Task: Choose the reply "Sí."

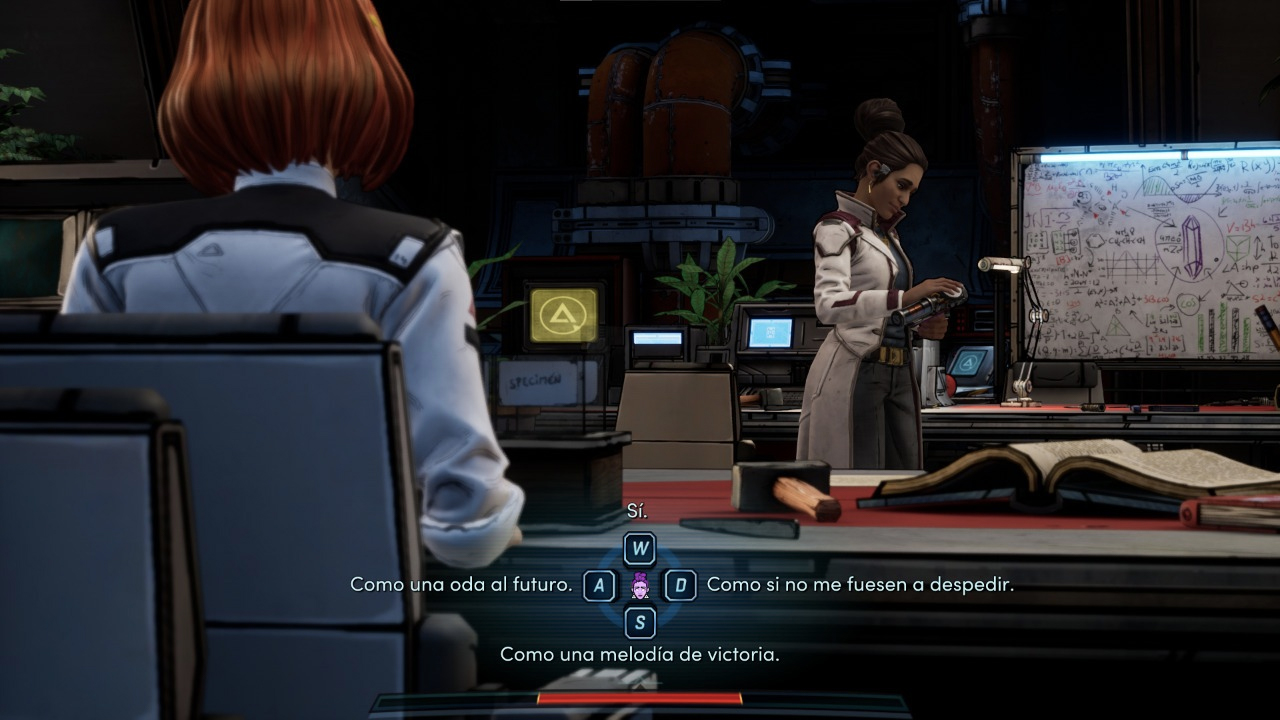Action: pos(638,512)
